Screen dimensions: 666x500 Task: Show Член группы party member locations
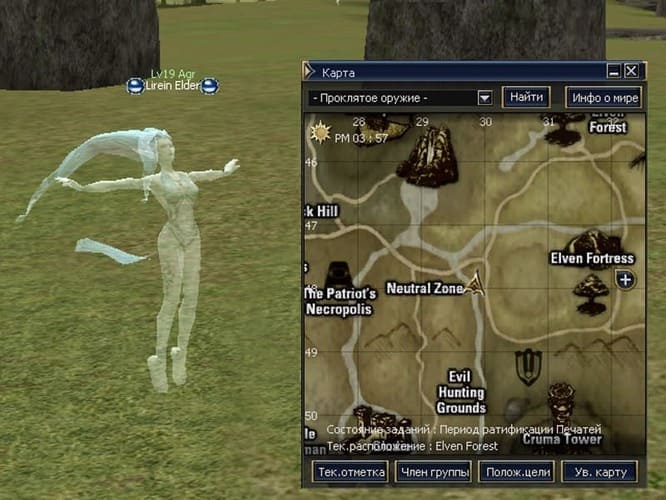coord(433,472)
